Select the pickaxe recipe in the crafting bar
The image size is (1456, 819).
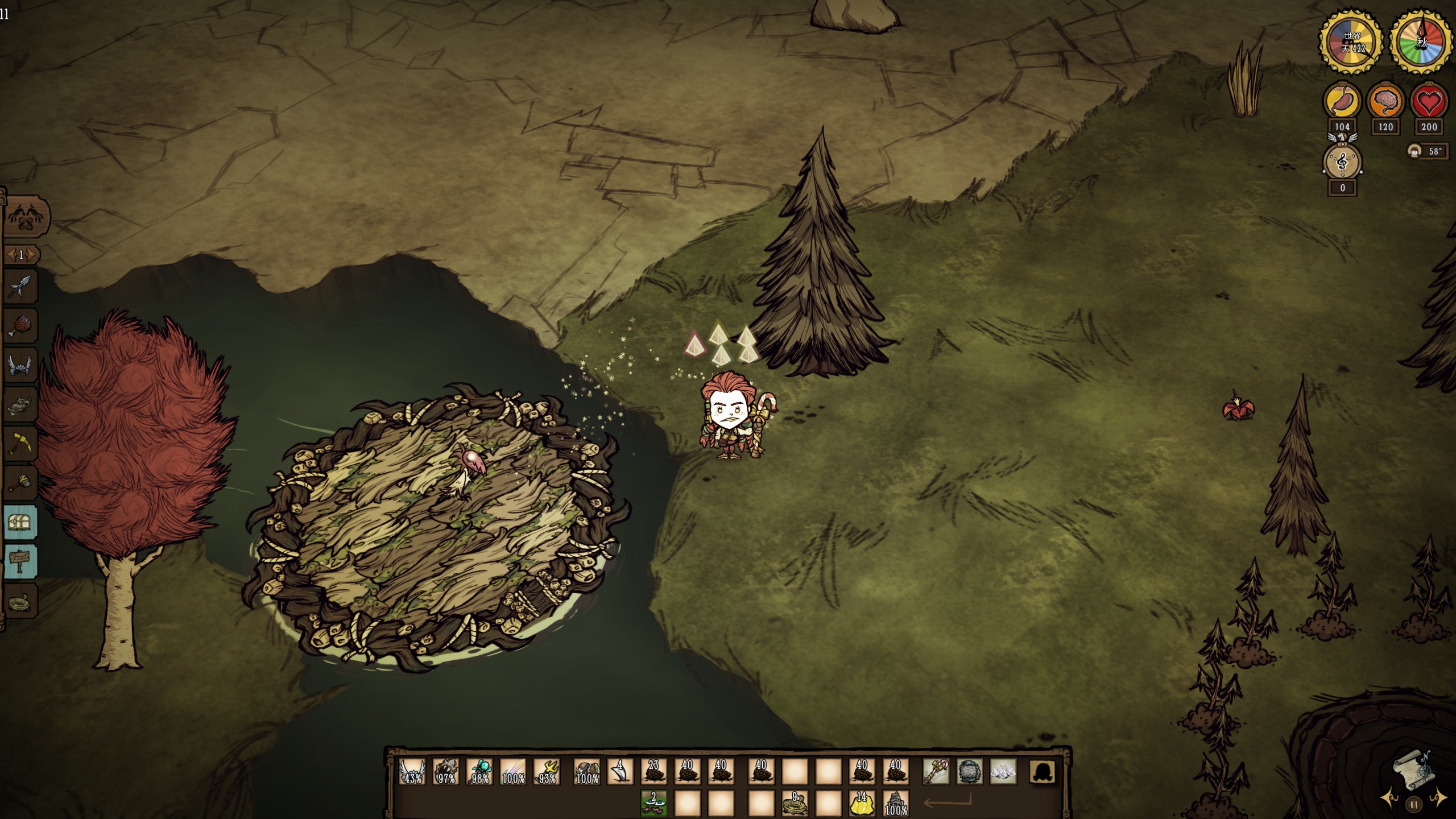[21, 444]
